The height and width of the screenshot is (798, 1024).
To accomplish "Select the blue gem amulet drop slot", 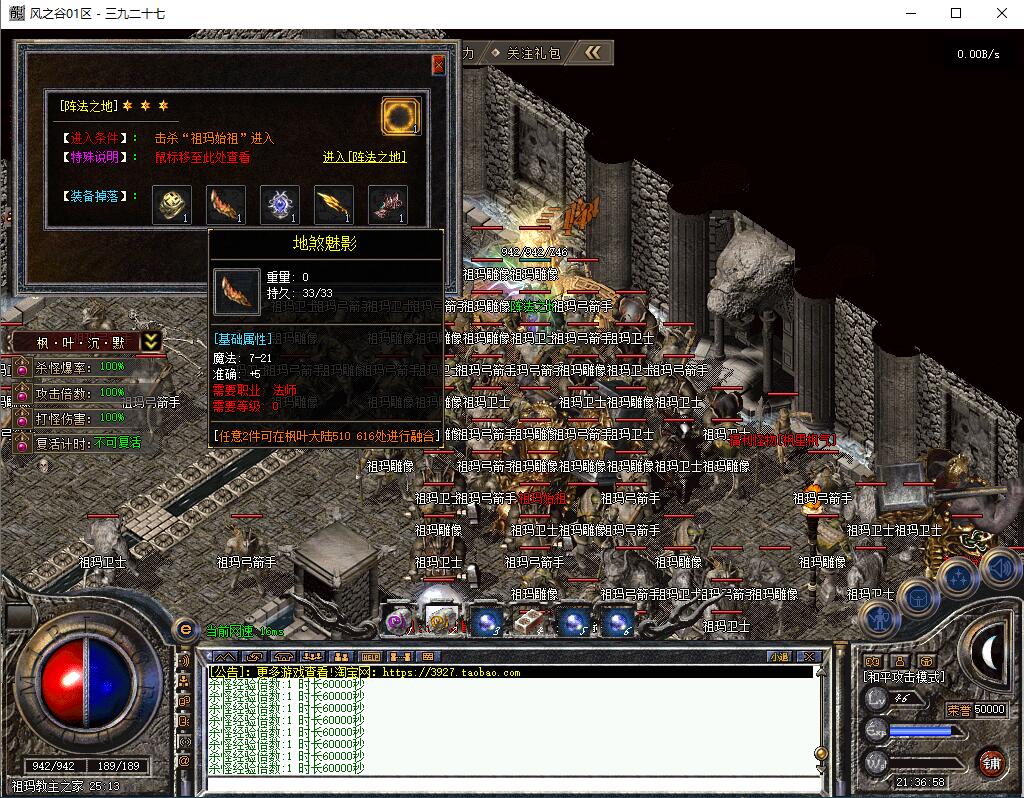I will tap(280, 203).
